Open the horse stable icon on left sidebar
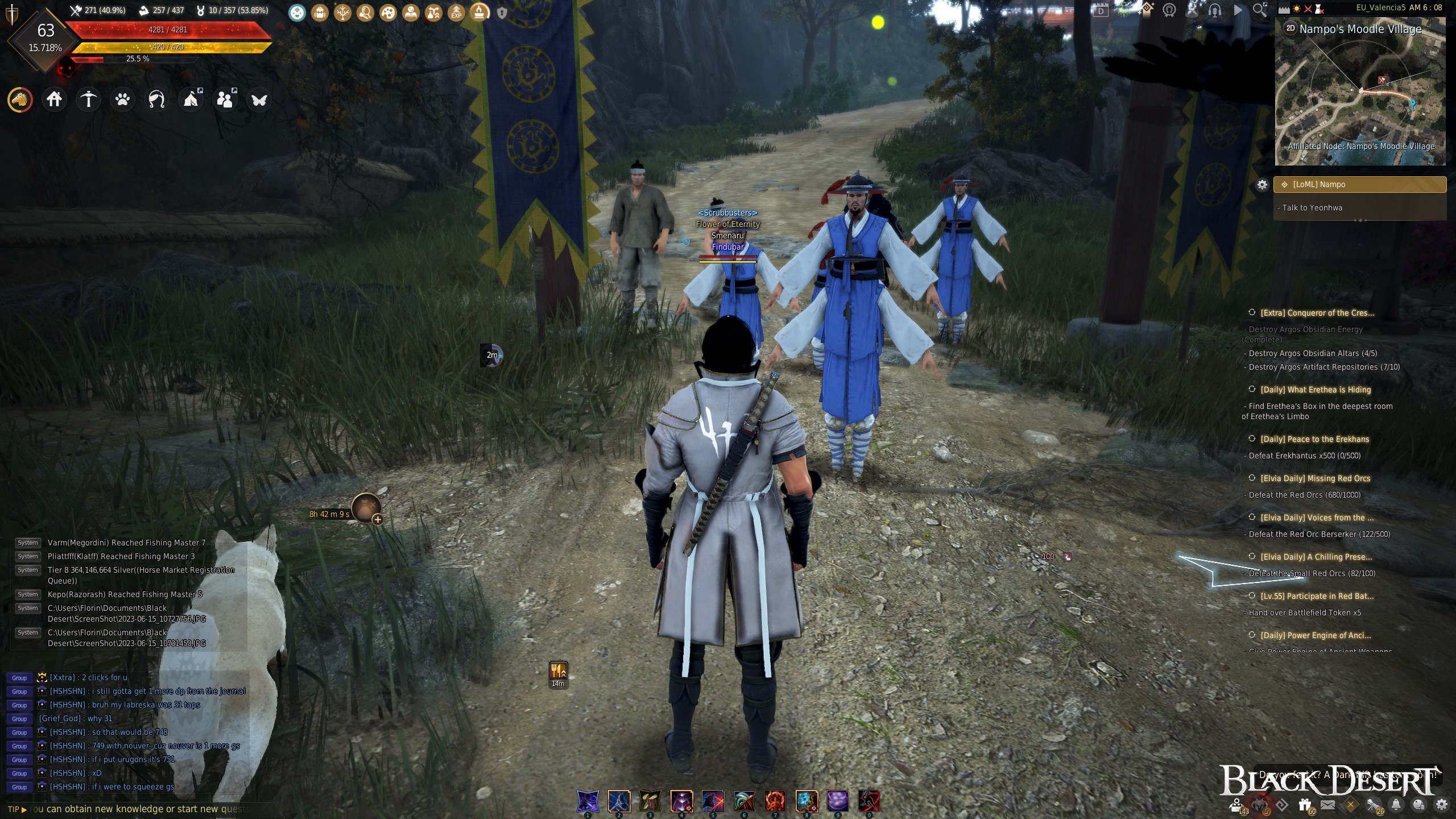 tap(19, 99)
